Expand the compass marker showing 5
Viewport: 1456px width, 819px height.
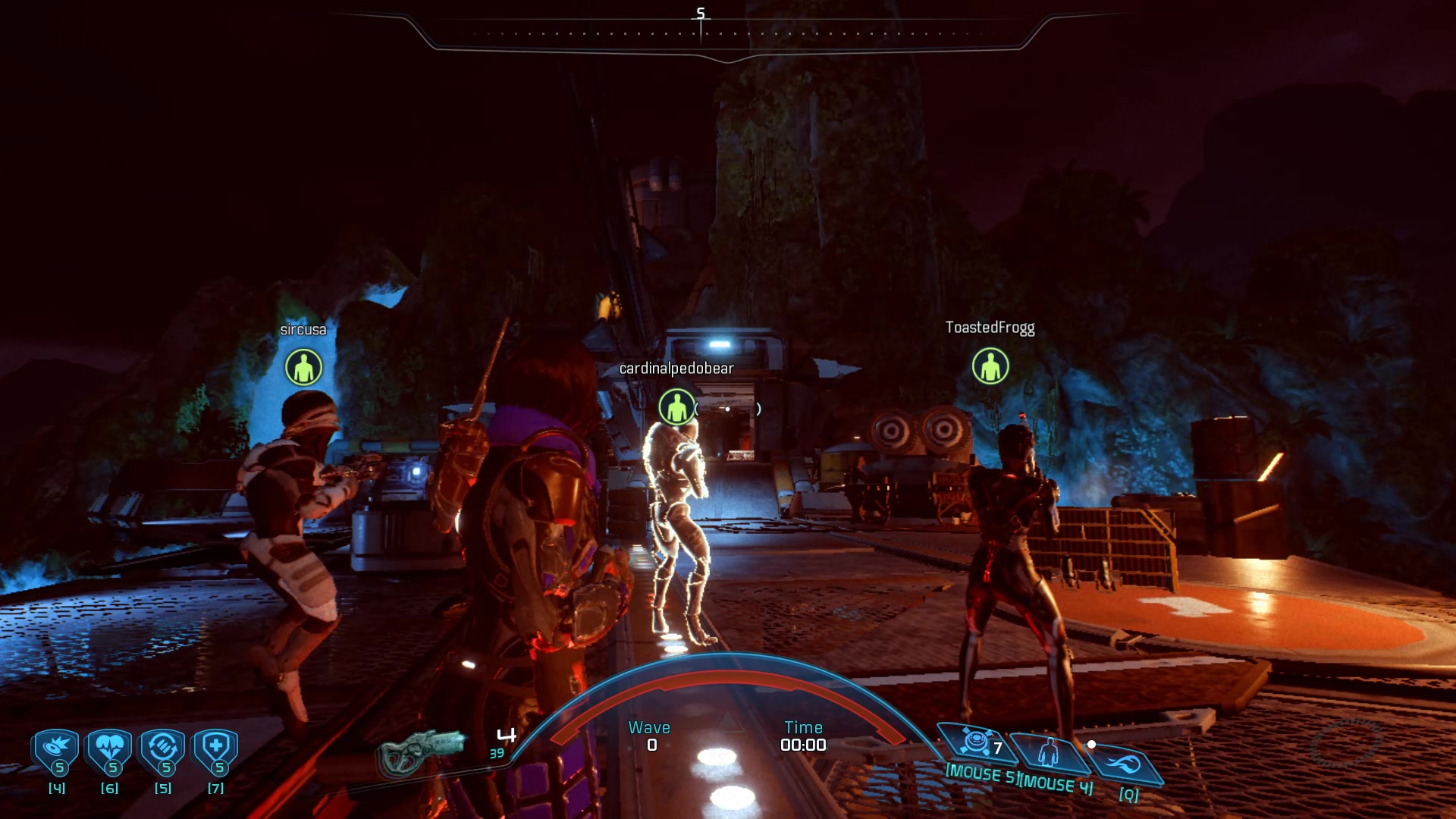pyautogui.click(x=701, y=13)
